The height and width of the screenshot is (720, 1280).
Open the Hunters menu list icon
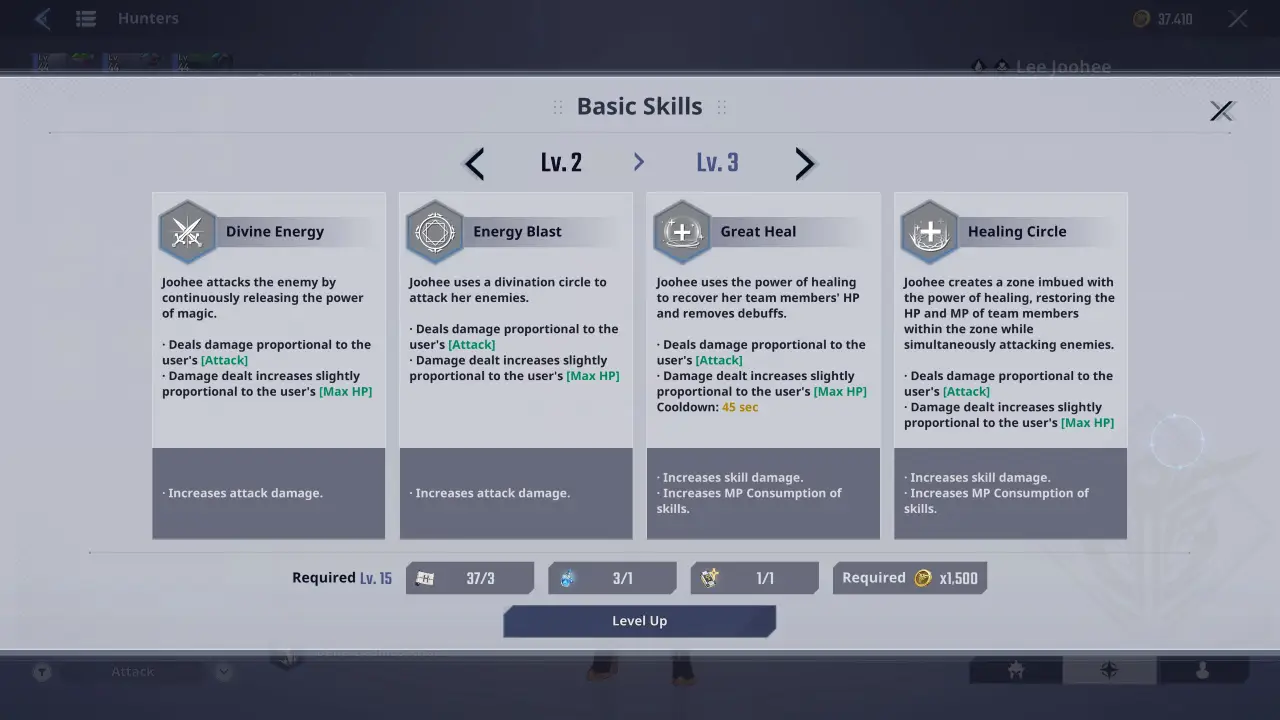(x=86, y=17)
